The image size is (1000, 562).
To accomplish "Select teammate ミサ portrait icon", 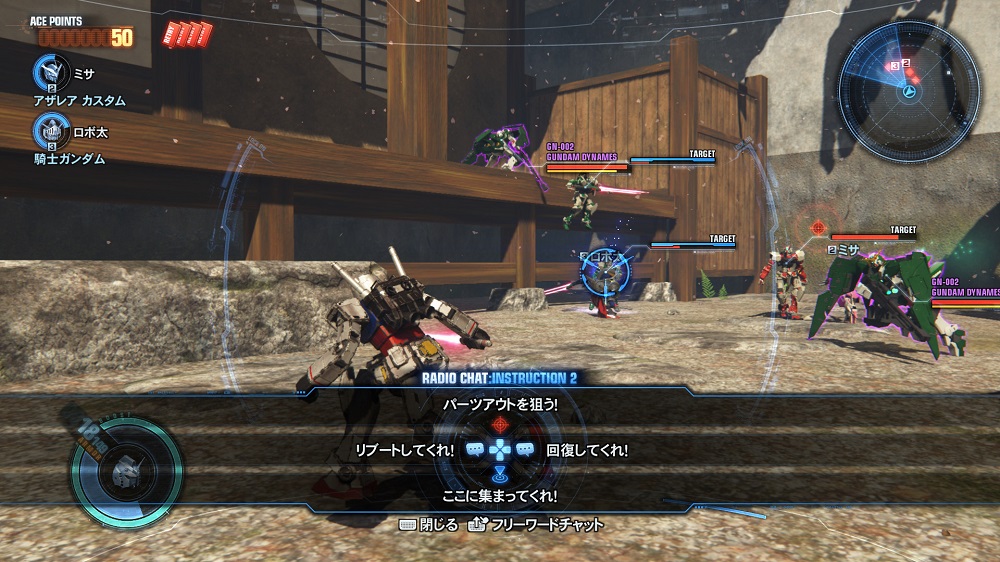I will pyautogui.click(x=48, y=72).
